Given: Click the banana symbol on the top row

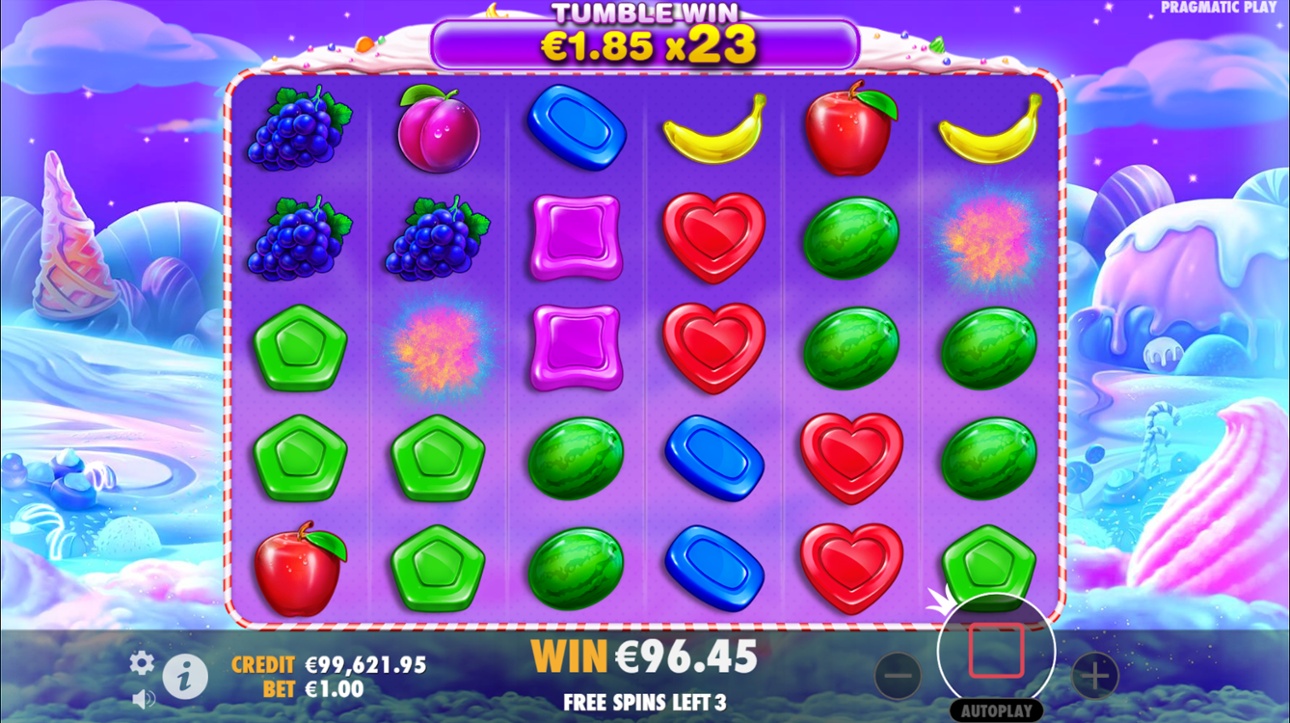Looking at the screenshot, I should [x=712, y=130].
